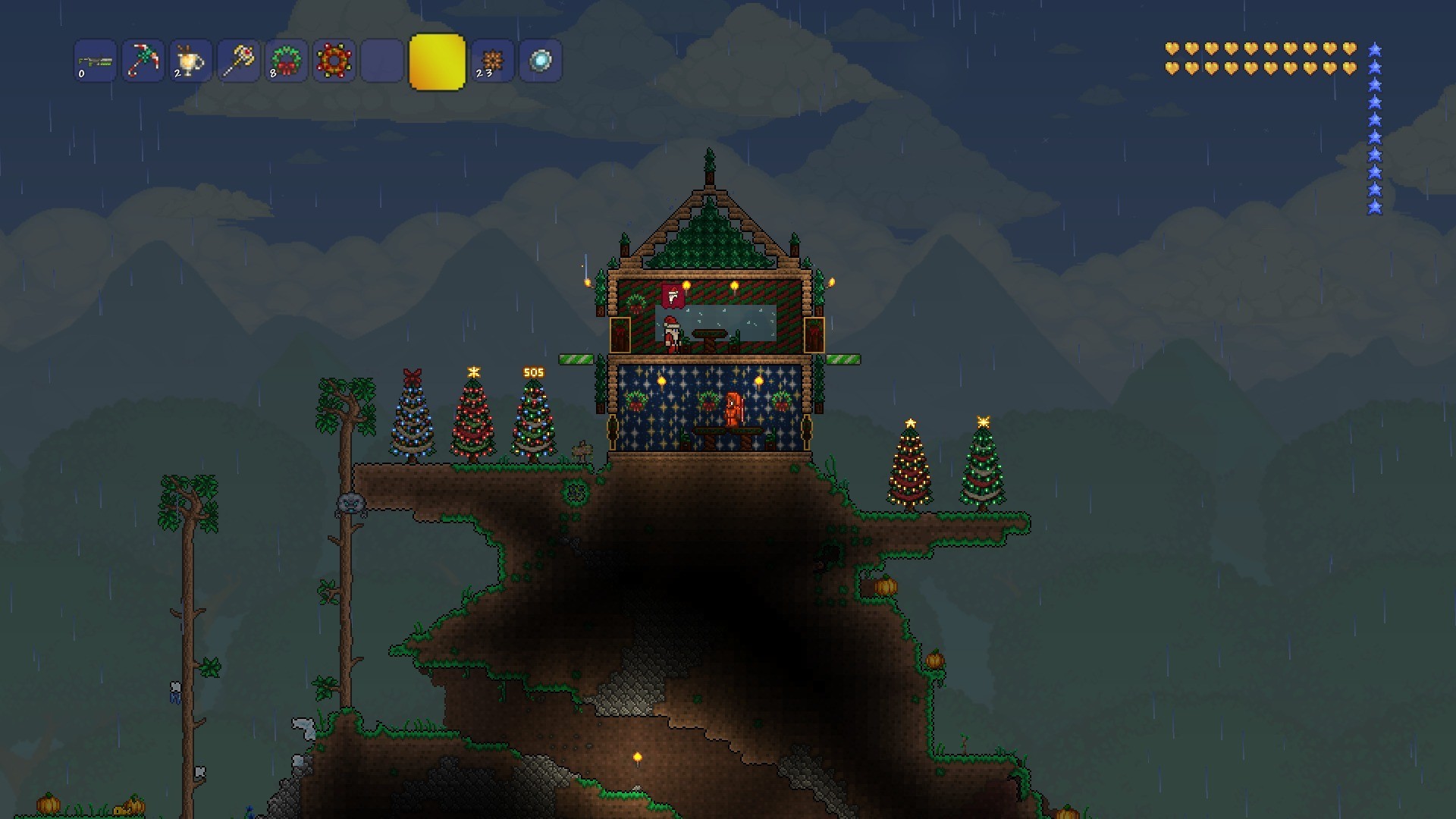Select the gun in the first hotbar slot
The width and height of the screenshot is (1456, 819).
(x=94, y=61)
